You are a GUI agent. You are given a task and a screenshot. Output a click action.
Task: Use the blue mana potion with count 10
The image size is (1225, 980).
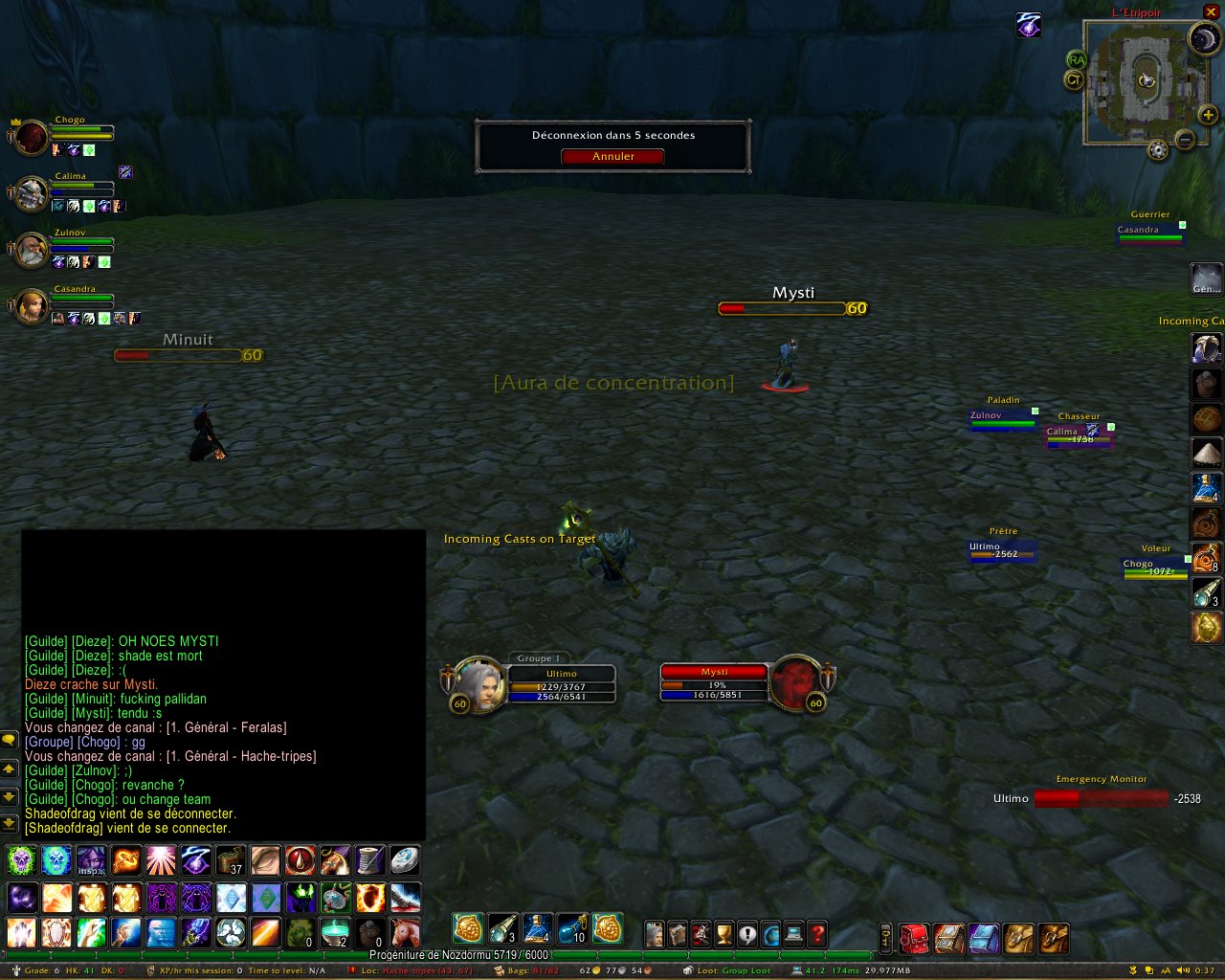(571, 928)
